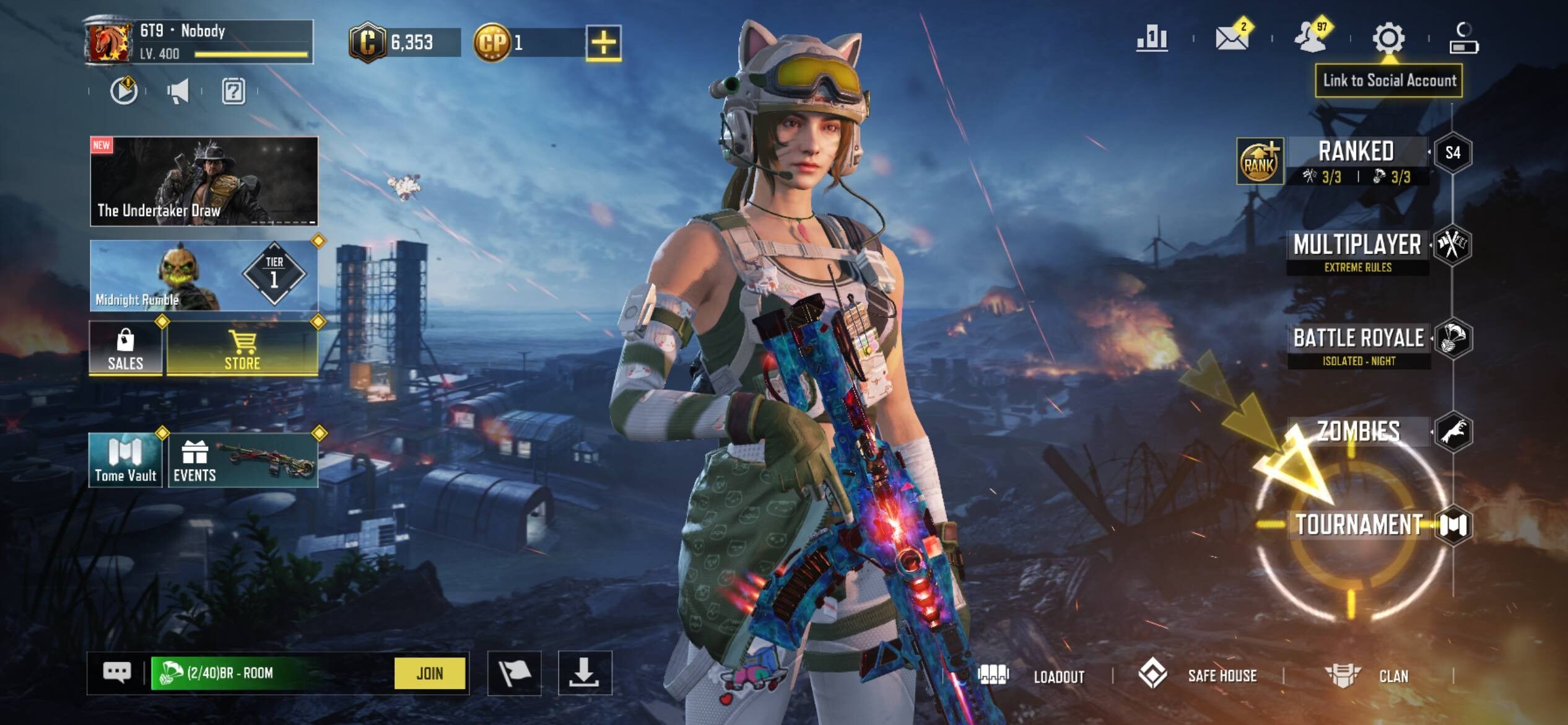Open the settings gear icon
Image resolution: width=1568 pixels, height=725 pixels.
tap(1388, 38)
